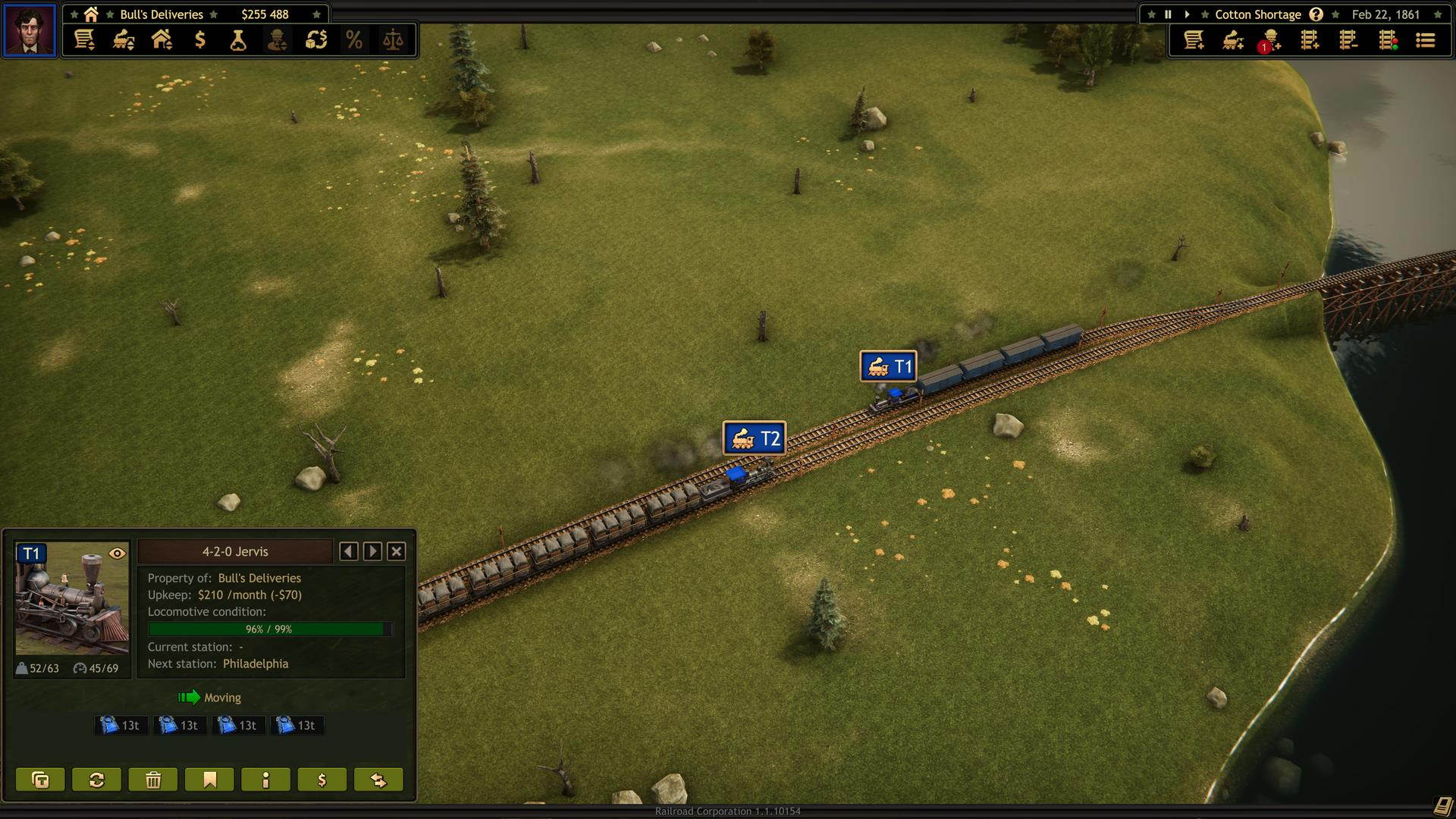Select the trade goods exchange icon

[x=316, y=40]
